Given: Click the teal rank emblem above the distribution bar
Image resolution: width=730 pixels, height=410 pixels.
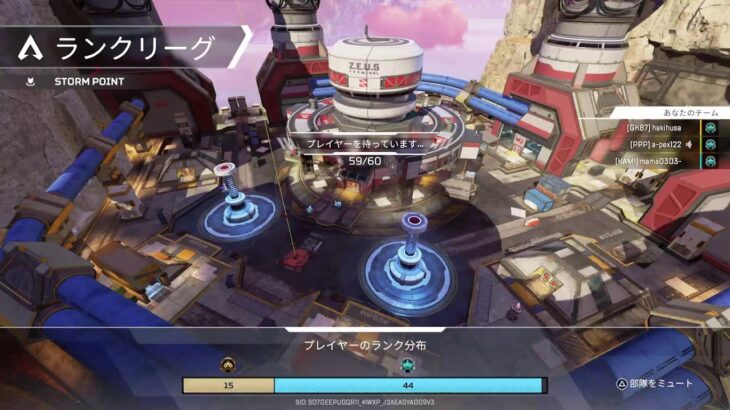Looking at the screenshot, I should coord(407,365).
